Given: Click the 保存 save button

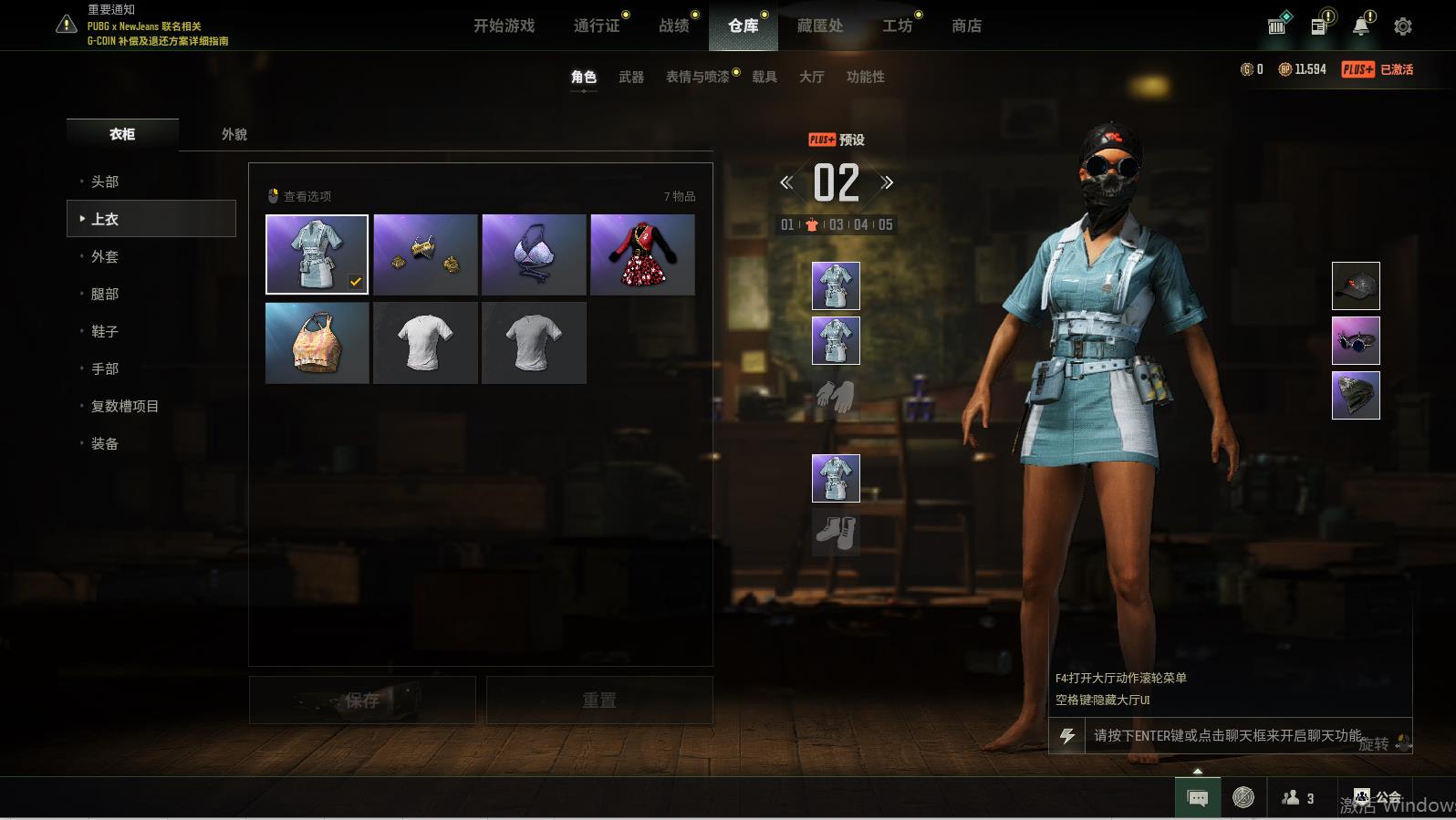Looking at the screenshot, I should [x=362, y=700].
